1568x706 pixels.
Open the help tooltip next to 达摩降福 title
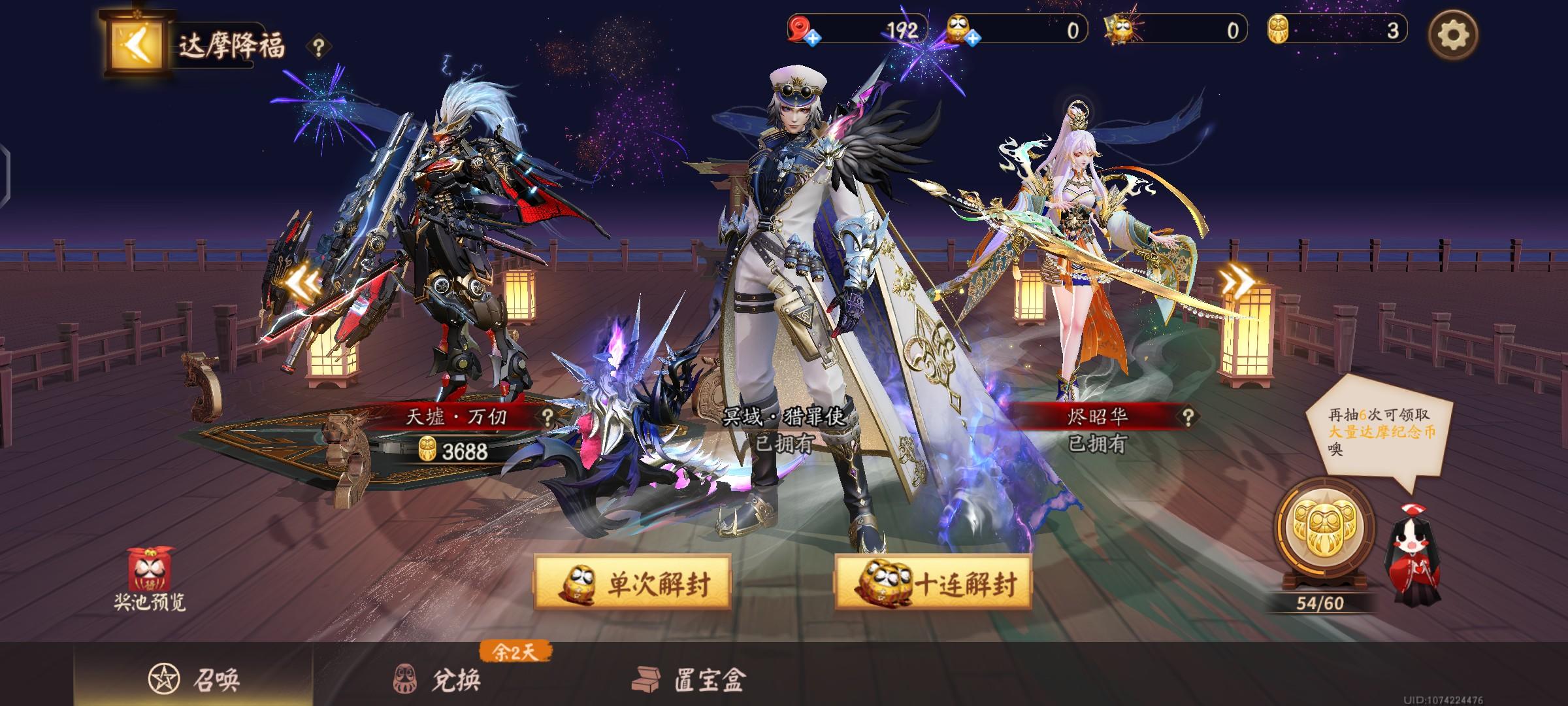[x=318, y=45]
